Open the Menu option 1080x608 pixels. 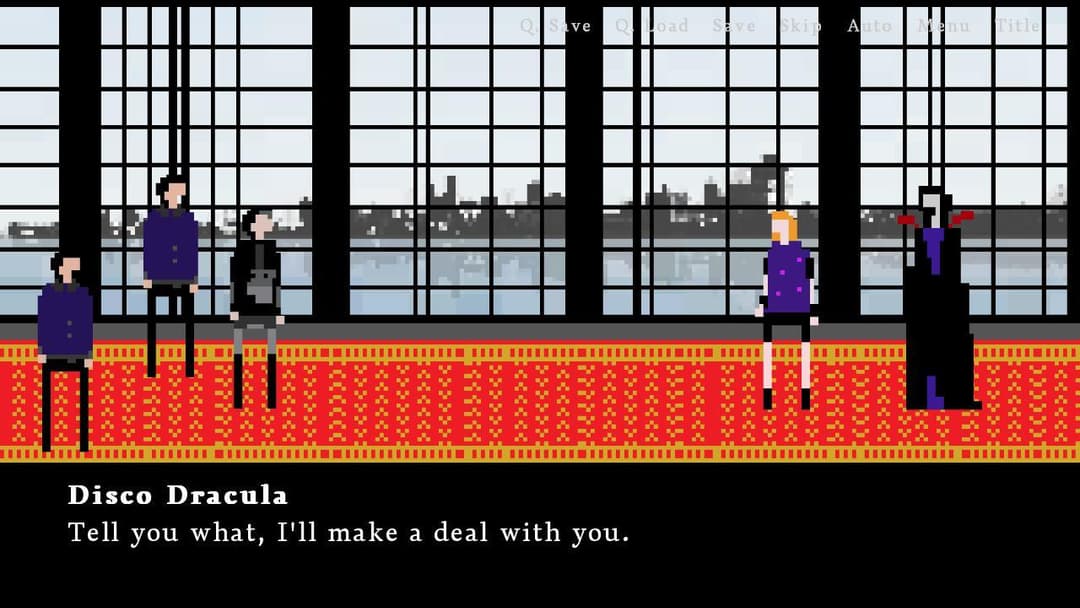point(943,26)
